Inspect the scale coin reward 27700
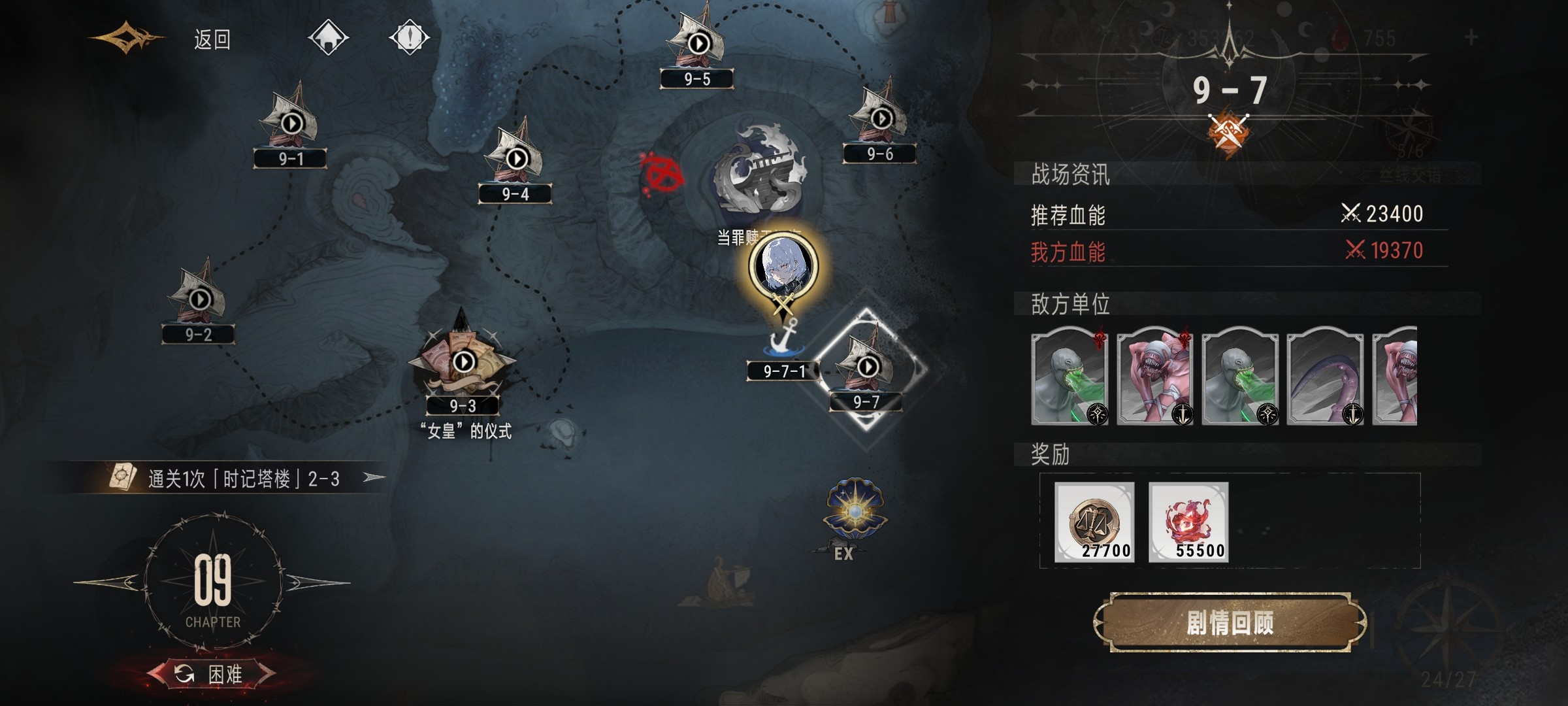 coord(1094,522)
